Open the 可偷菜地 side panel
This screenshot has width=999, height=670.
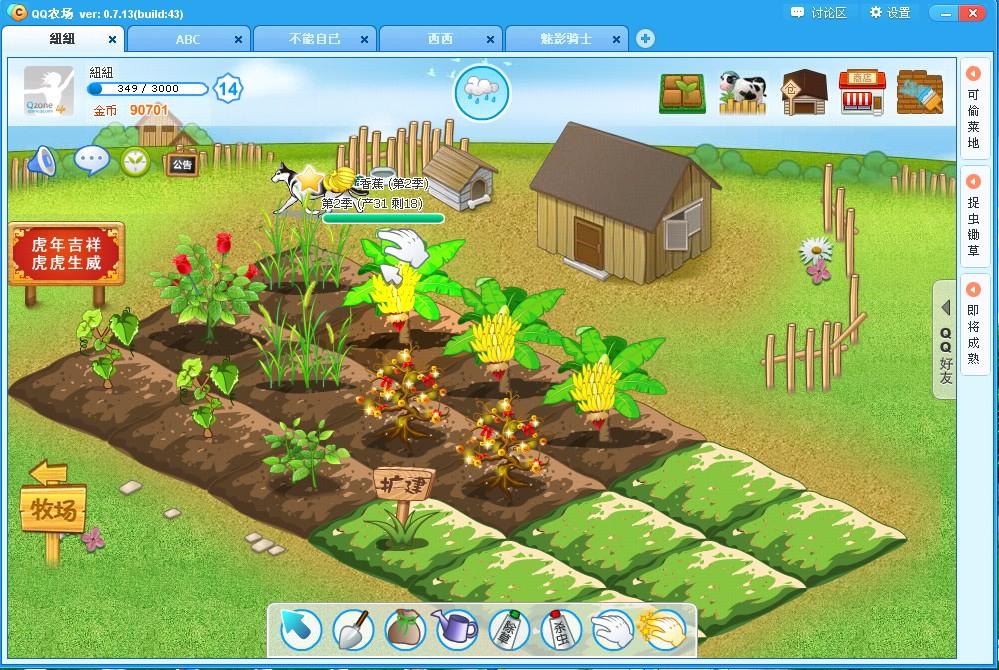pyautogui.click(x=973, y=110)
